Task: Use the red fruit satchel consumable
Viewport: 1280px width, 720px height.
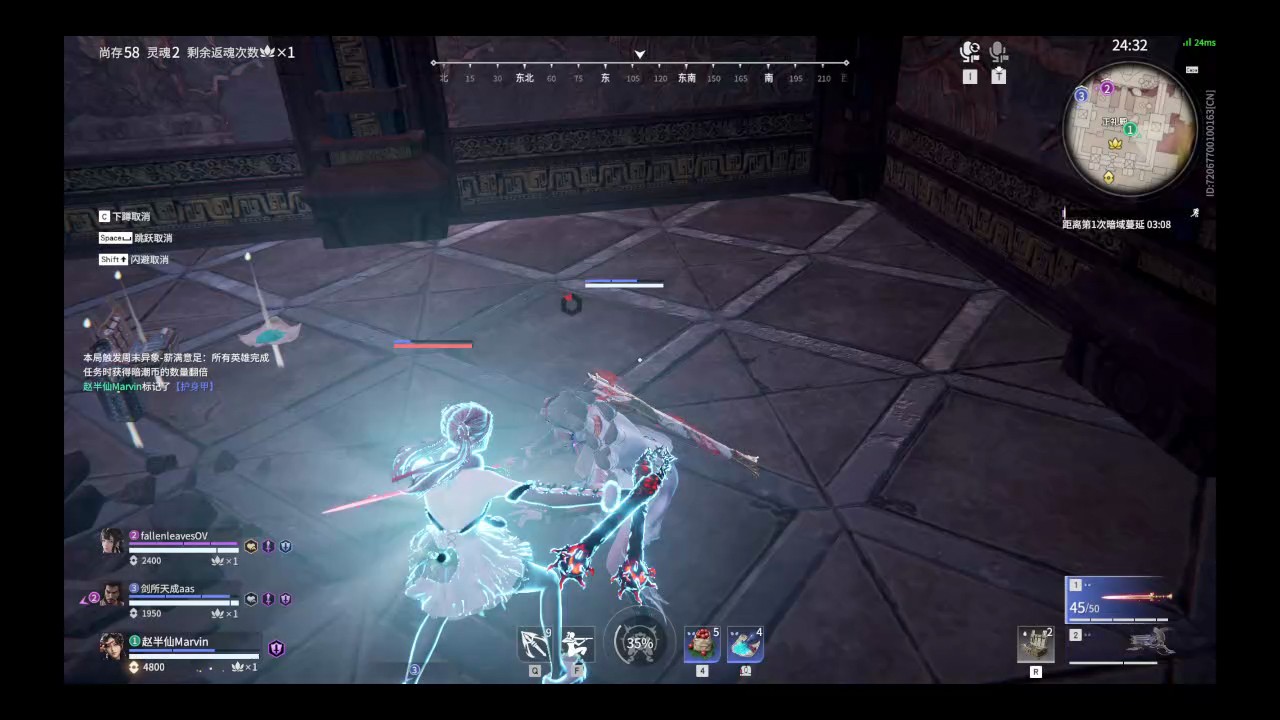Action: [703, 645]
